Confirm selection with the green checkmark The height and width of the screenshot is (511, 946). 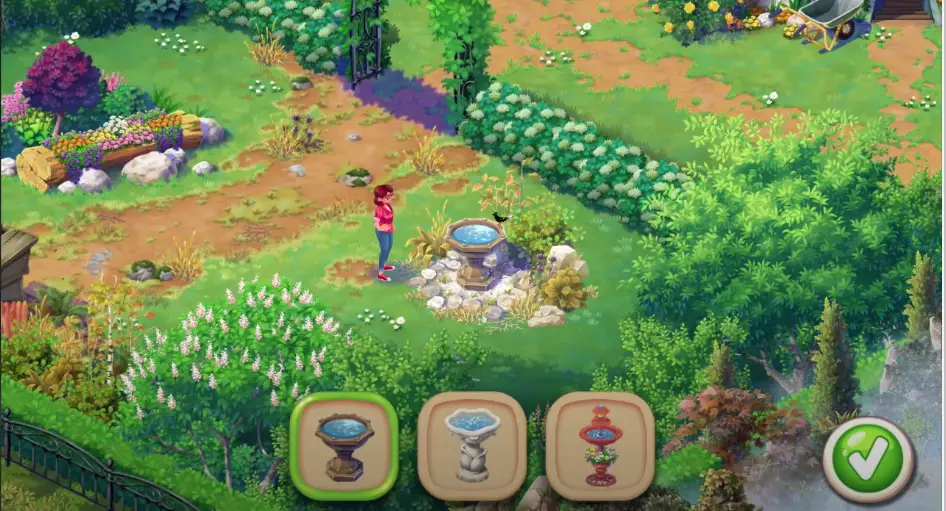(x=868, y=460)
